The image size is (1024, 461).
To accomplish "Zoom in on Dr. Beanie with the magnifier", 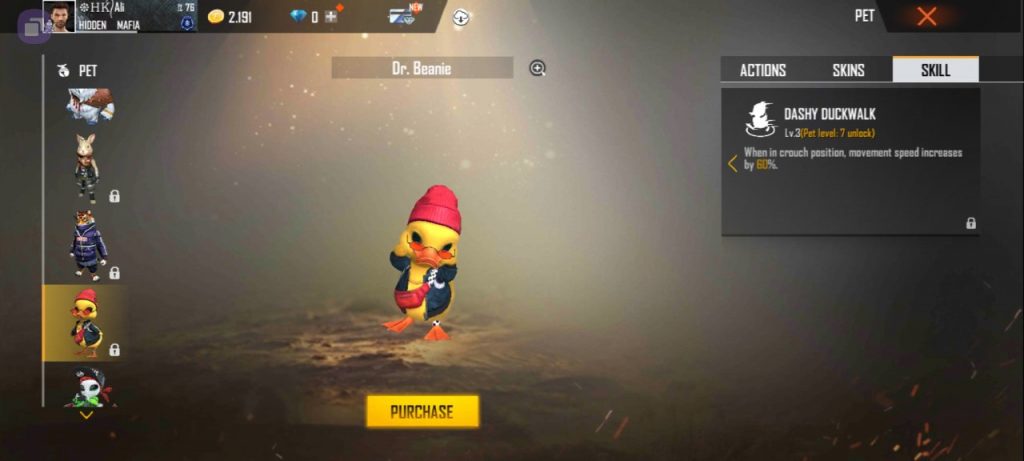I will (x=537, y=68).
